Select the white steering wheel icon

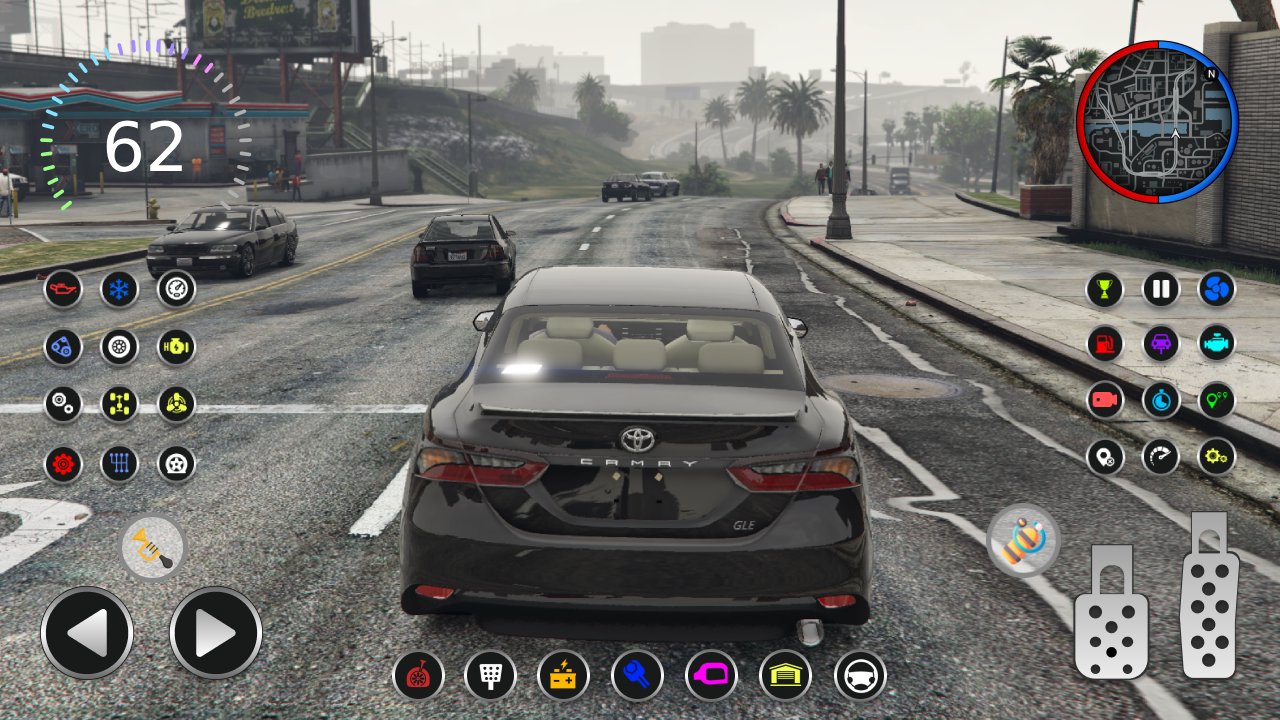click(x=860, y=675)
